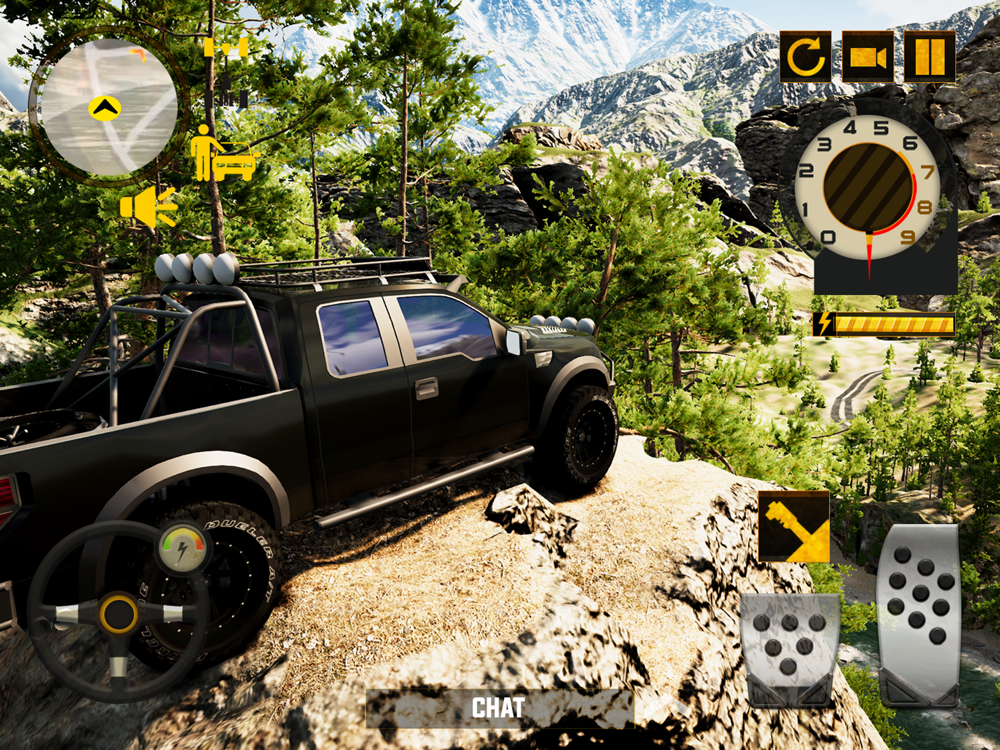
Task: Open the CHAT box
Action: (x=499, y=708)
